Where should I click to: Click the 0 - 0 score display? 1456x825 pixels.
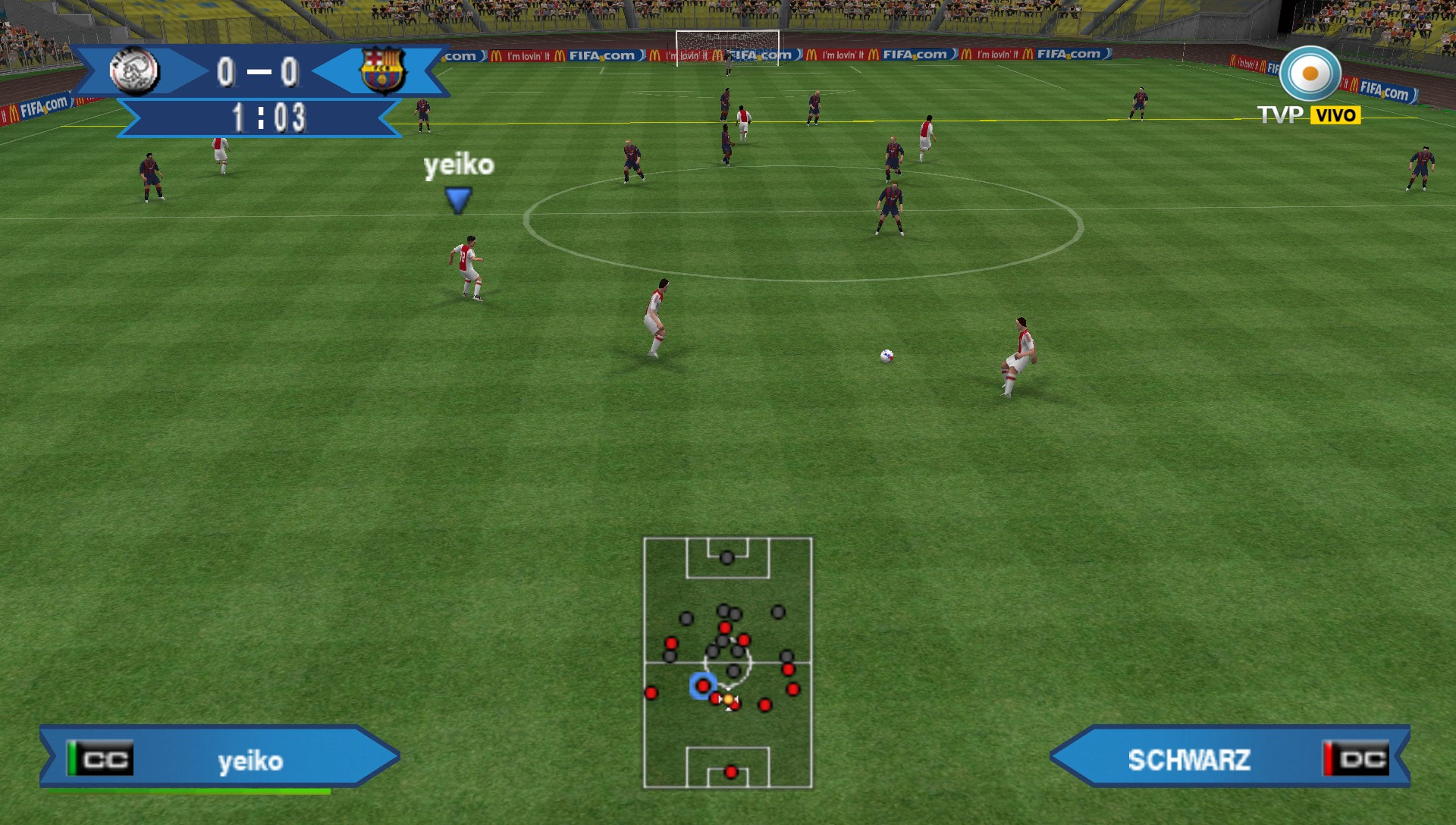click(x=258, y=71)
